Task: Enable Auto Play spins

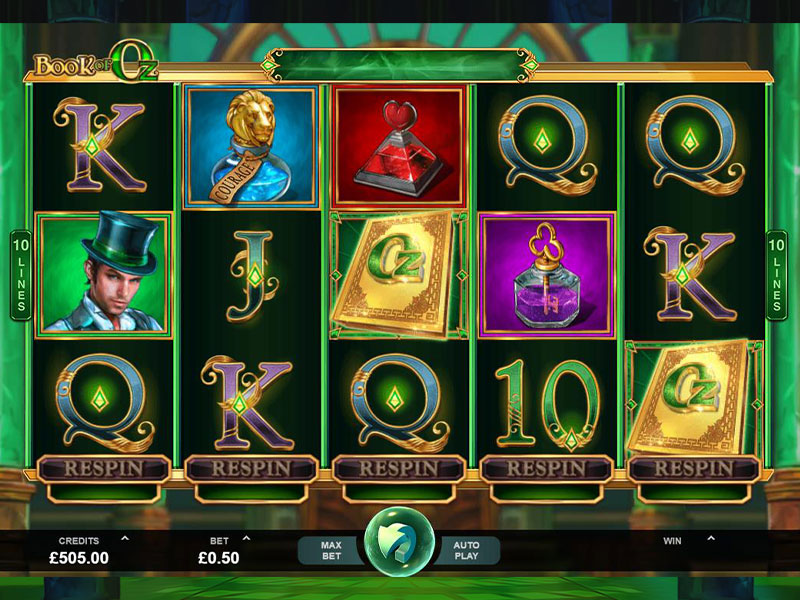Action: 466,550
